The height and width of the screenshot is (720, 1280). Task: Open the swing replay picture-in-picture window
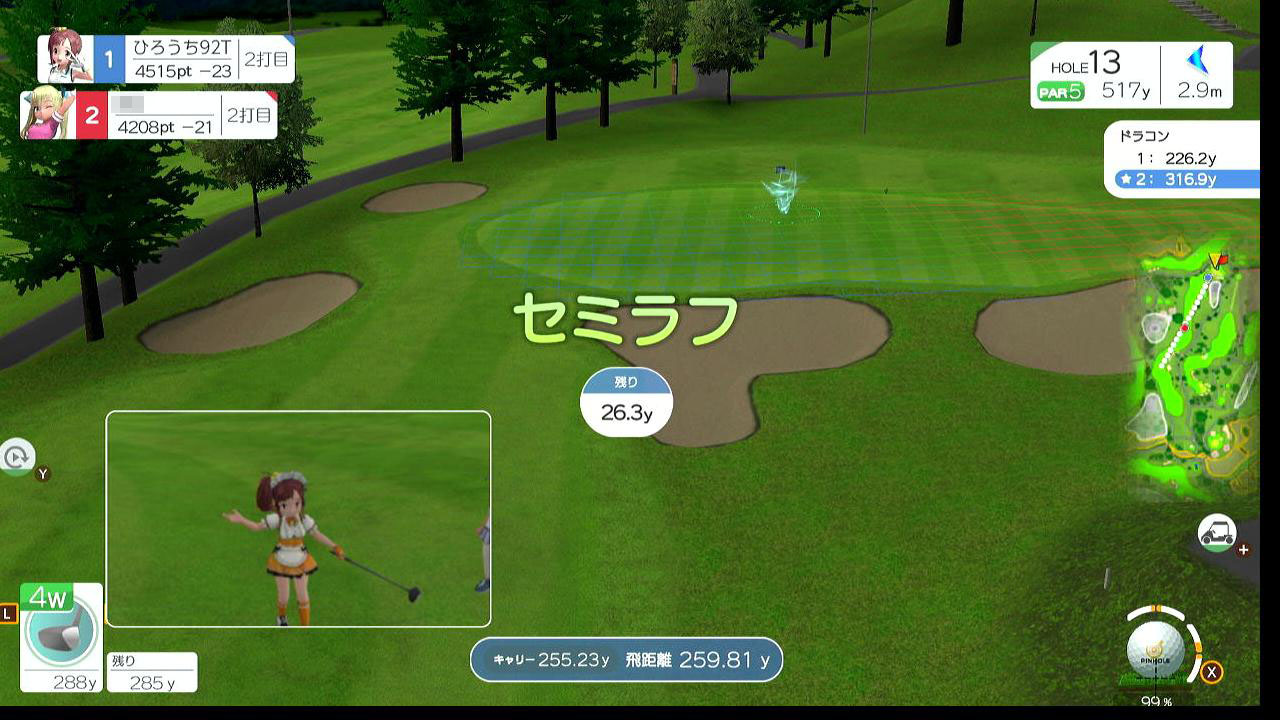click(x=298, y=519)
